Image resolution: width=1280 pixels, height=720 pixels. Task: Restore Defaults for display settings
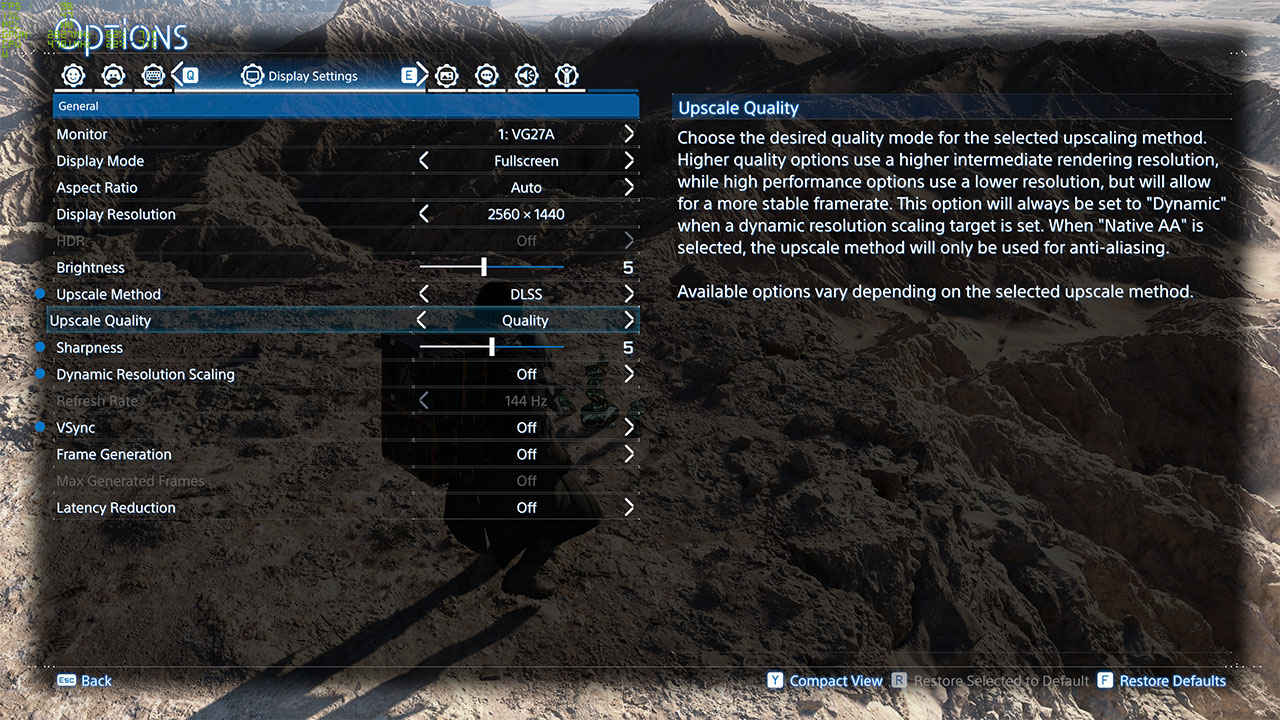[1171, 681]
